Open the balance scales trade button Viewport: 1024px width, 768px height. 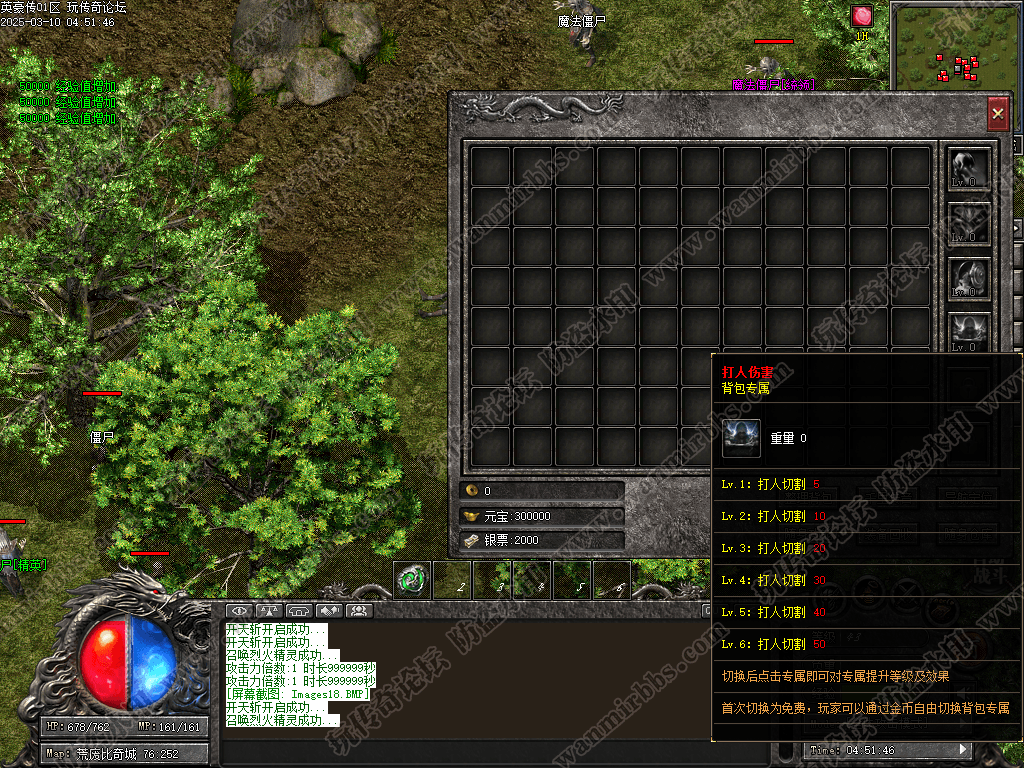click(269, 610)
